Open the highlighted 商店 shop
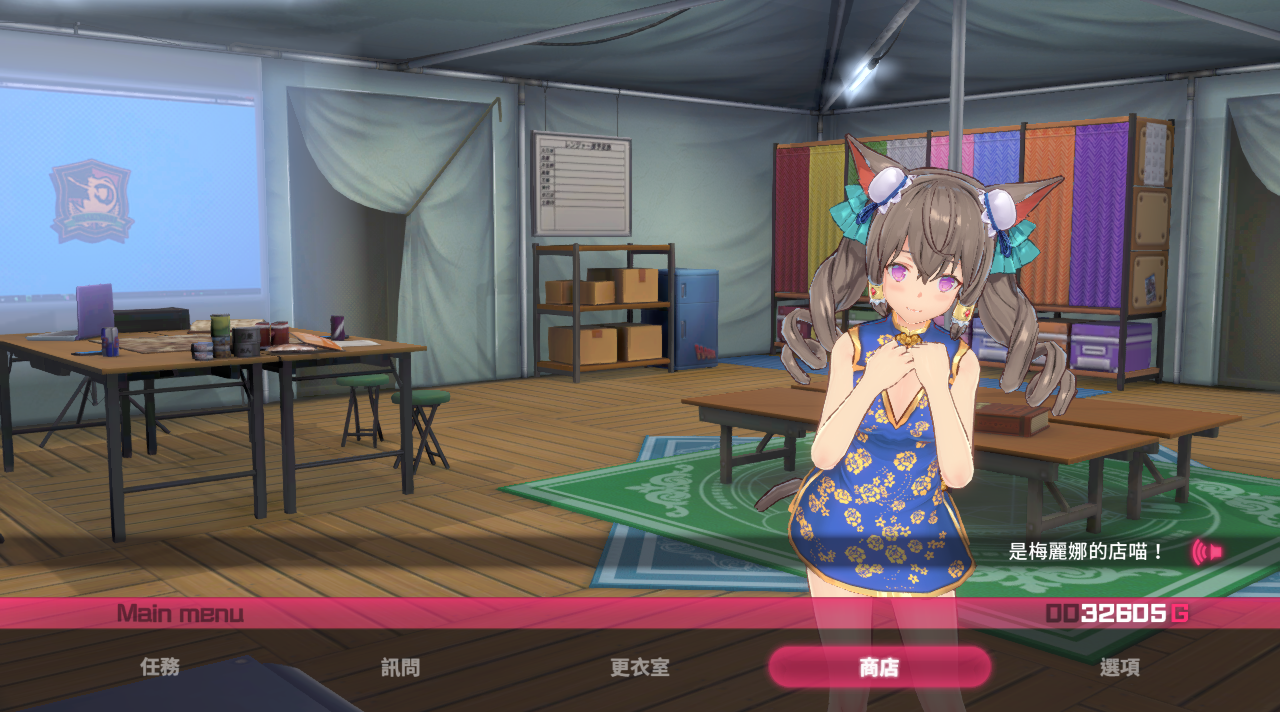The image size is (1280, 712). click(879, 667)
